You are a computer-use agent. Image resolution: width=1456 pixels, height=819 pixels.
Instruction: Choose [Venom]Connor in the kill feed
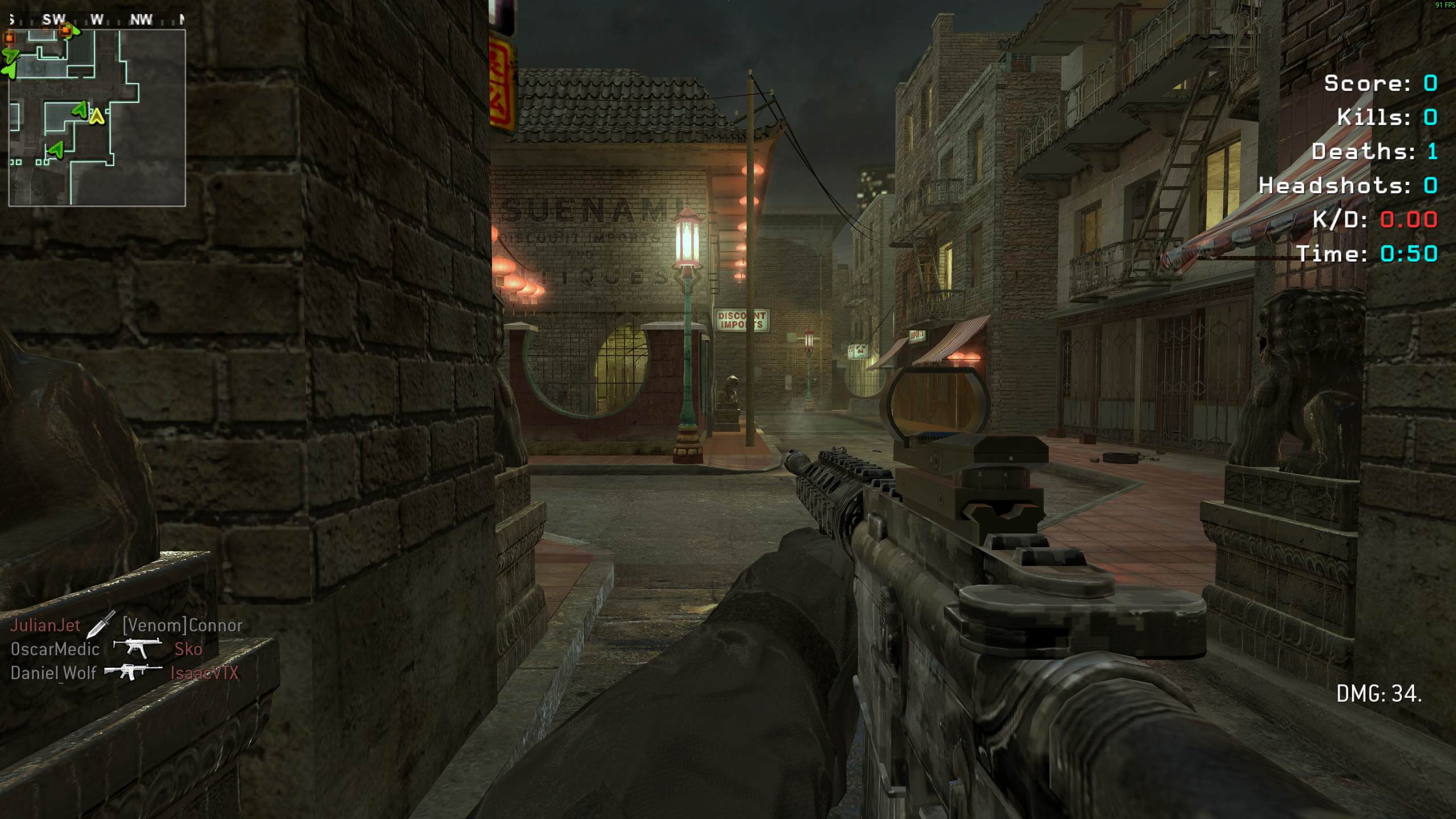[x=183, y=626]
